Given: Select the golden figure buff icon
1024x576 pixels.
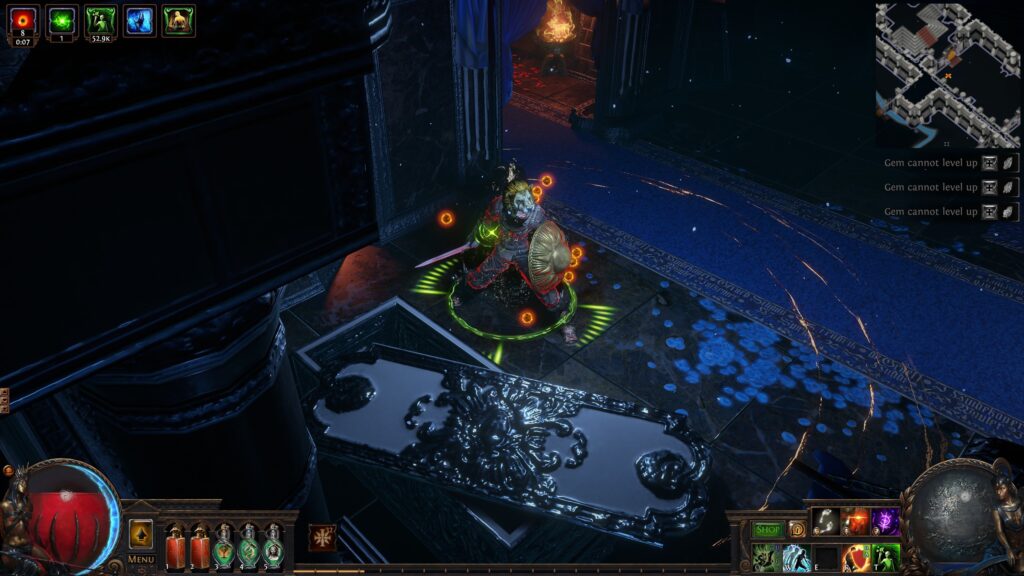Looking at the screenshot, I should click(x=178, y=21).
